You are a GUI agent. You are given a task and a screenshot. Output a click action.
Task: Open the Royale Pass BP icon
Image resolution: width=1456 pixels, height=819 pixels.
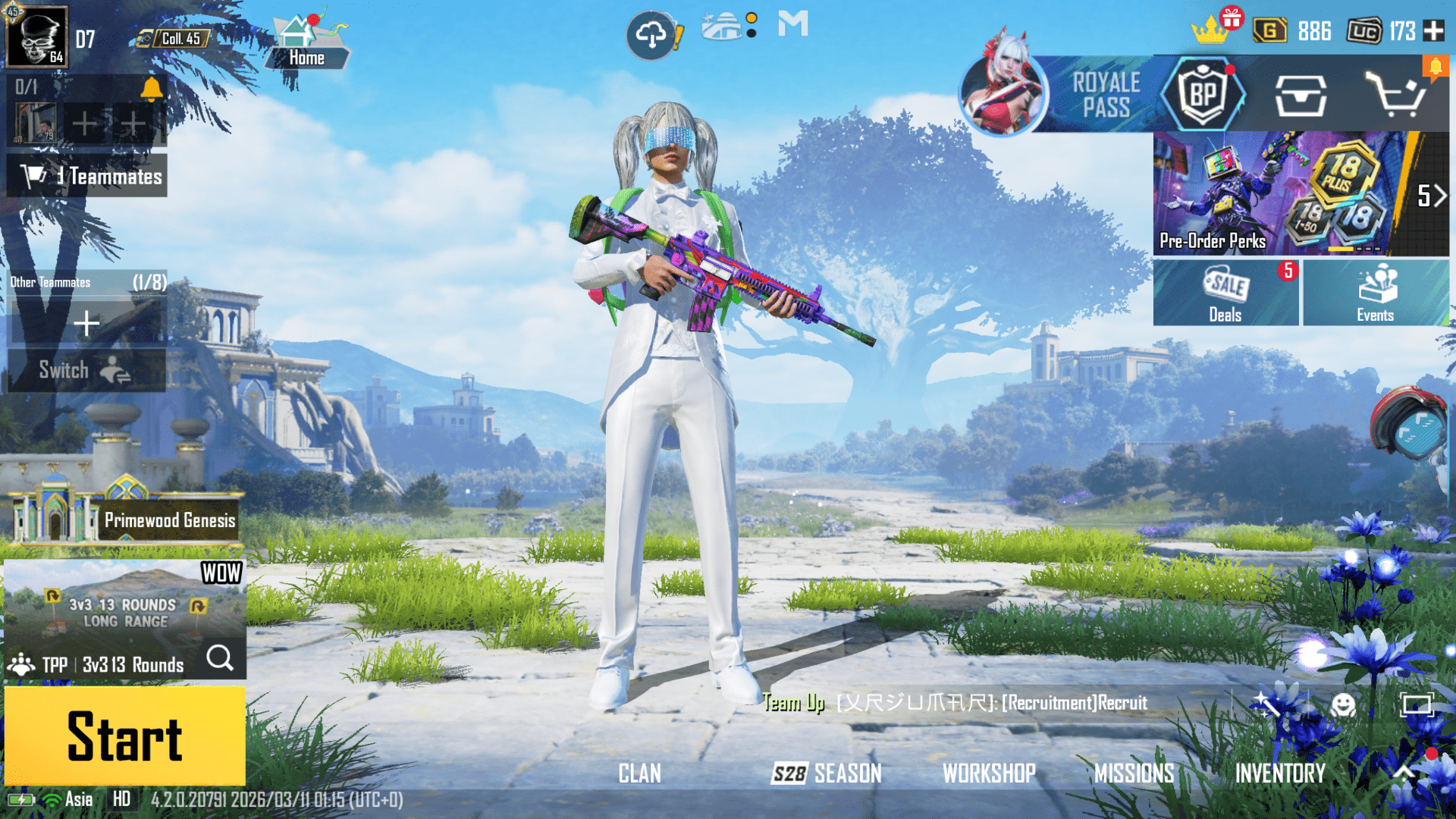[x=1204, y=94]
